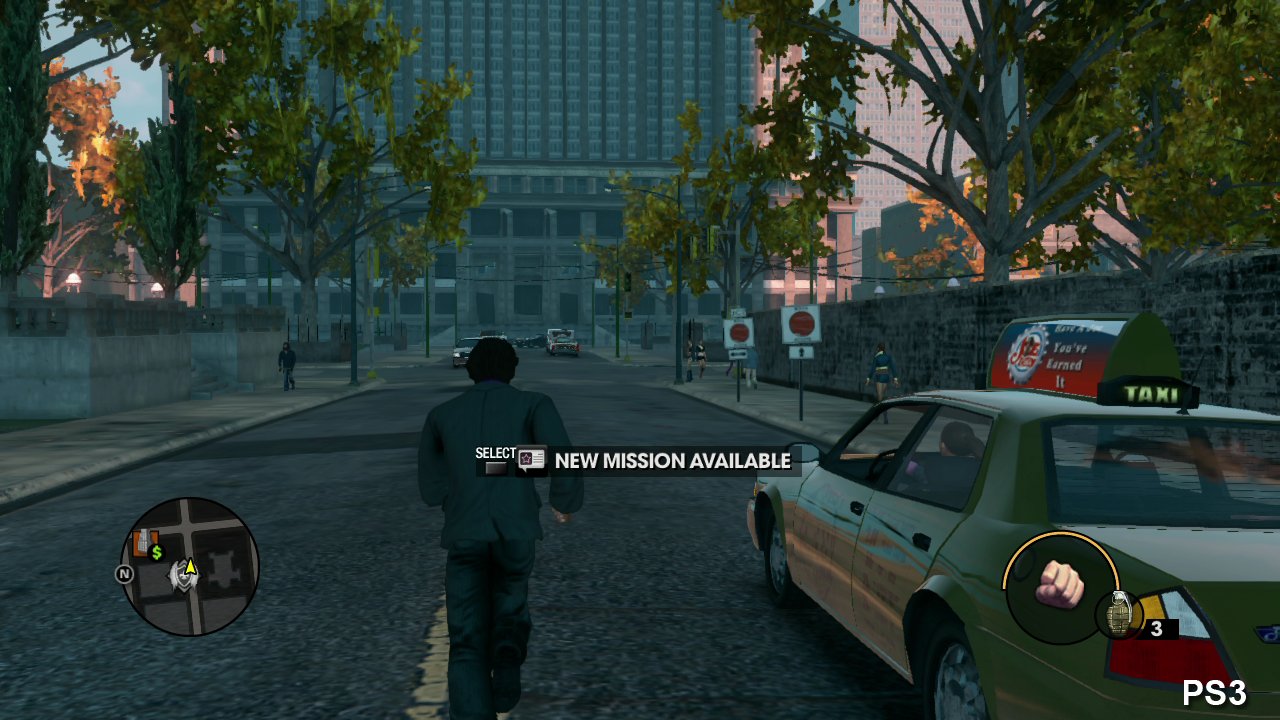The image size is (1280, 720).
Task: Select the fist melee weapon icon
Action: tap(1059, 585)
